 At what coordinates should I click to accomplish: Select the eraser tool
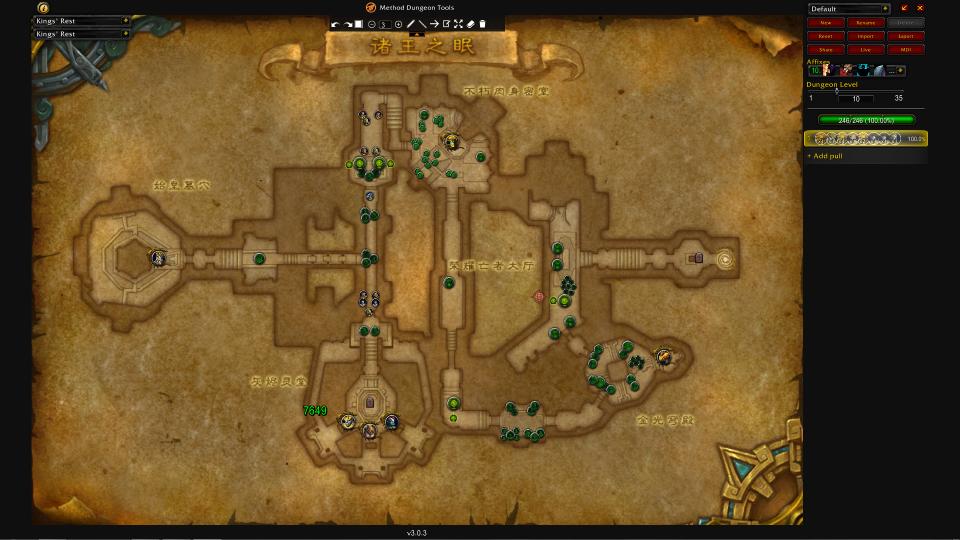click(470, 24)
